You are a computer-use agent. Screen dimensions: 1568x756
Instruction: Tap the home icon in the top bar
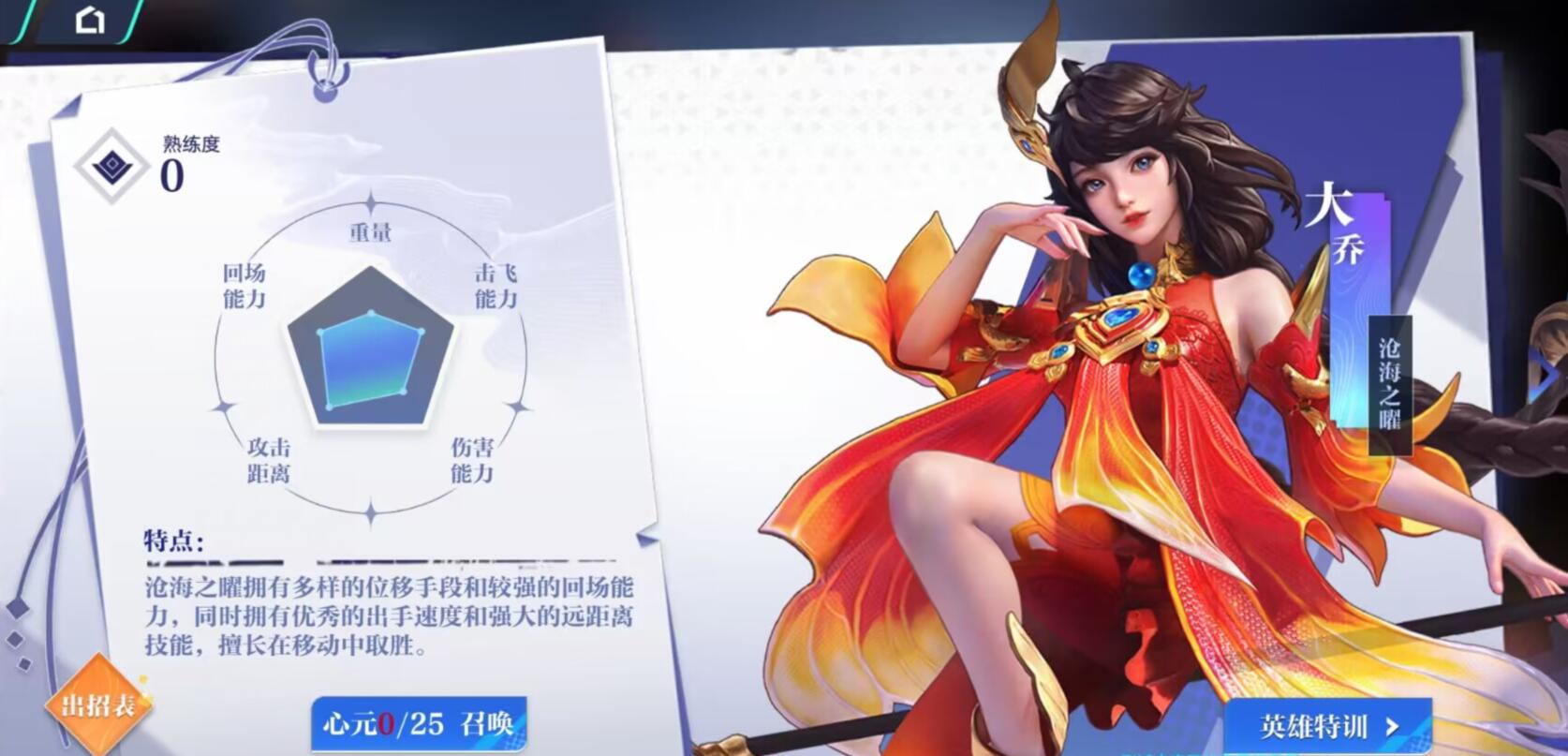91,19
